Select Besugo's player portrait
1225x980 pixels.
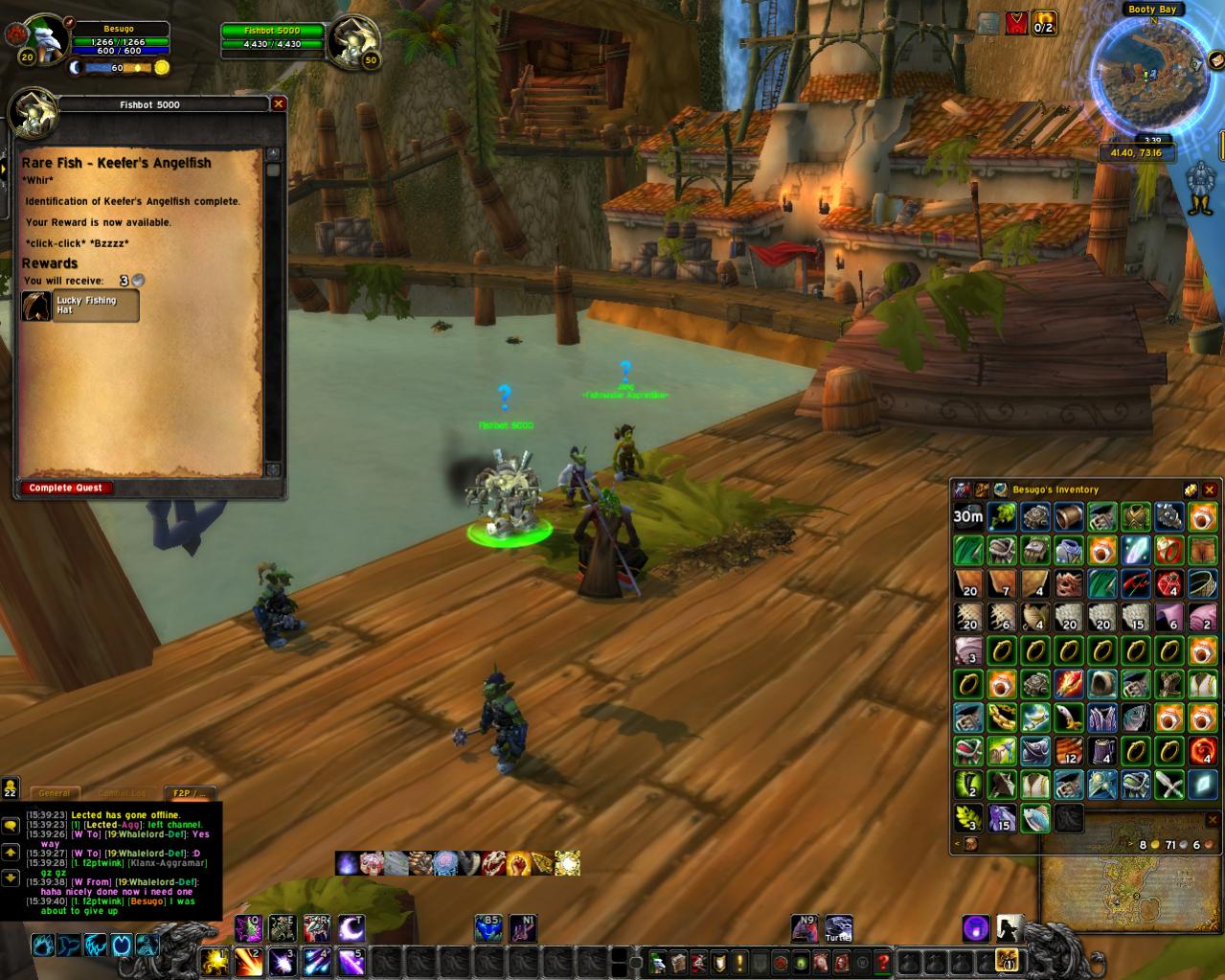(x=43, y=38)
